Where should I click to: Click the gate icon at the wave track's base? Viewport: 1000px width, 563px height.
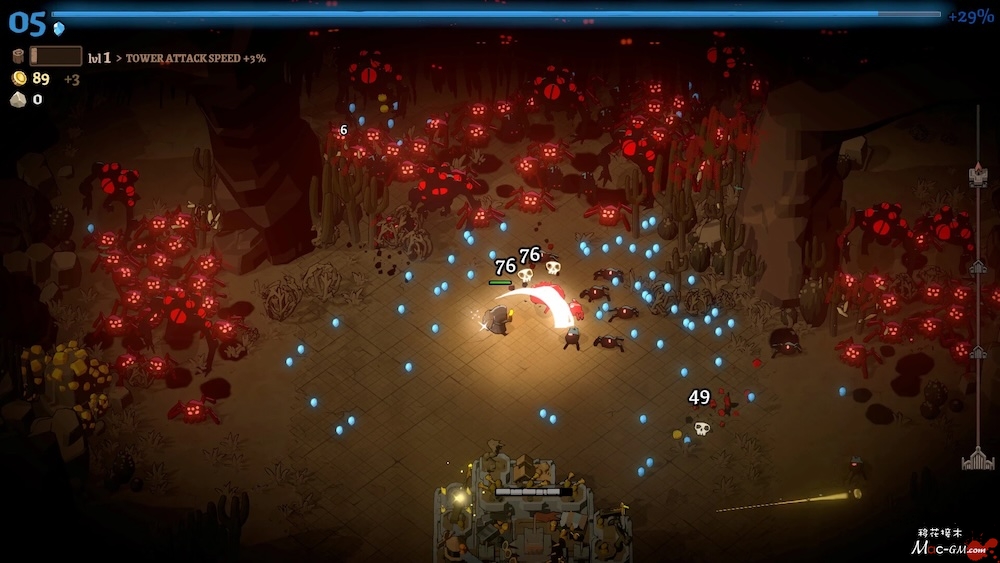click(x=978, y=459)
